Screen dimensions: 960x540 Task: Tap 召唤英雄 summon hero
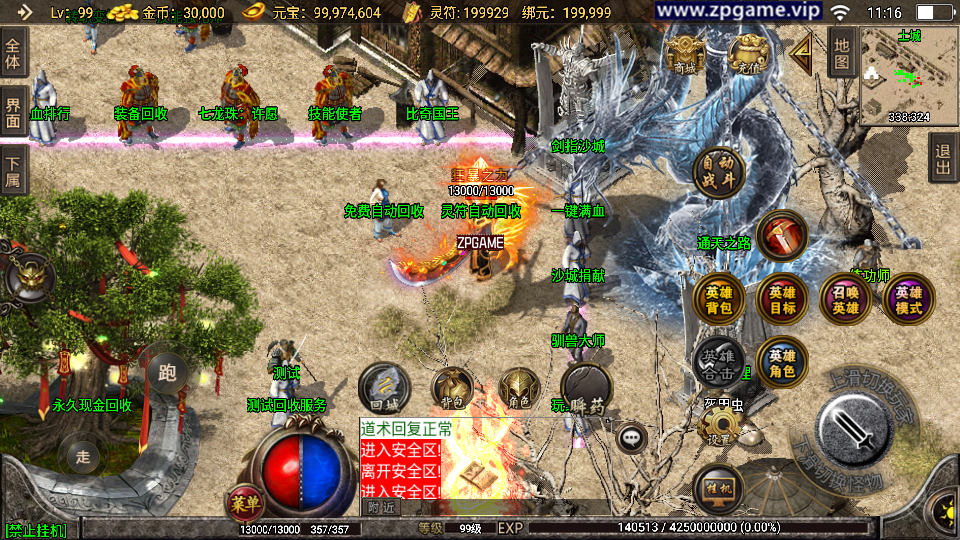click(845, 299)
